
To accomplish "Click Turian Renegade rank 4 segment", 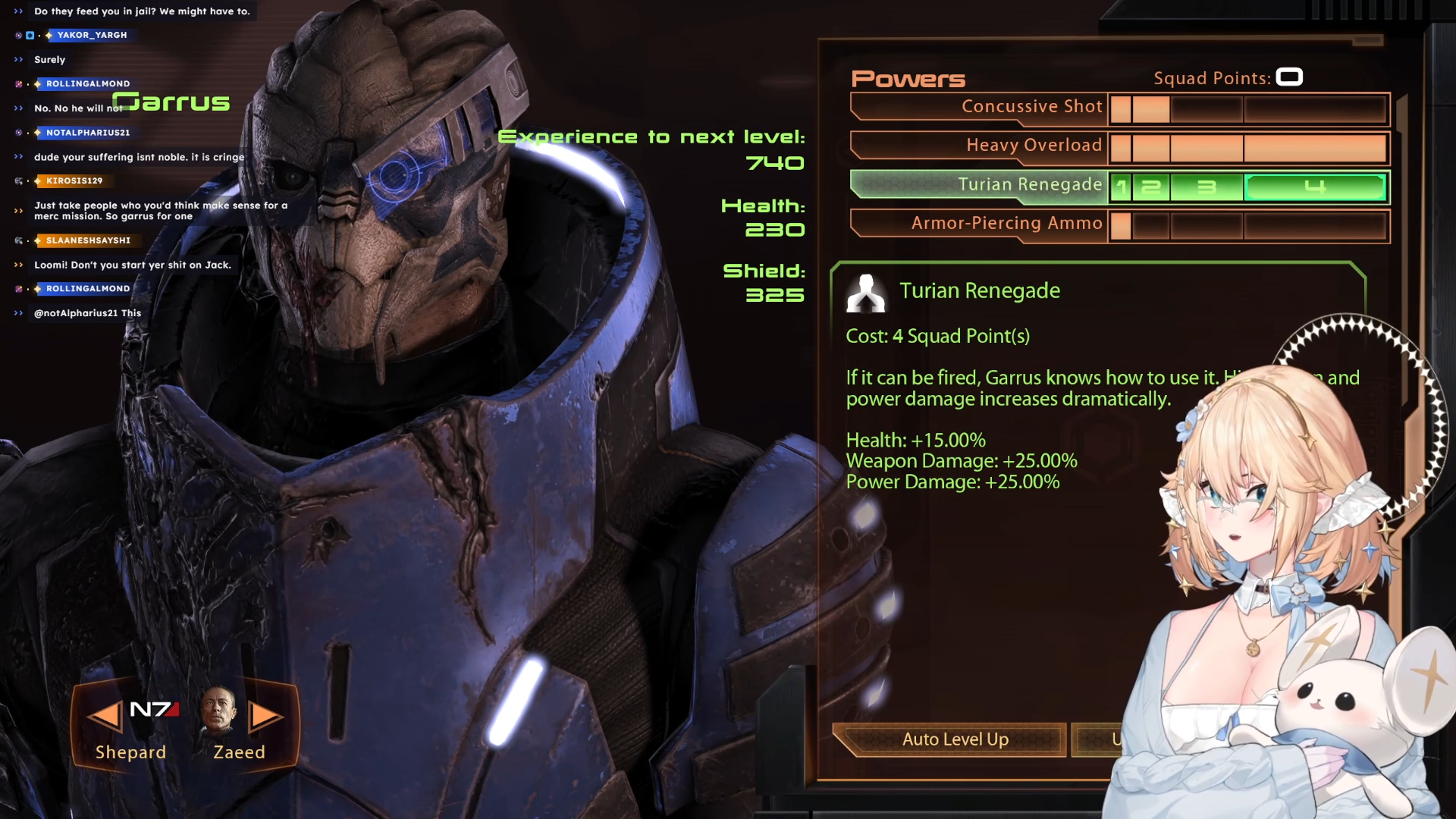I will [1315, 187].
